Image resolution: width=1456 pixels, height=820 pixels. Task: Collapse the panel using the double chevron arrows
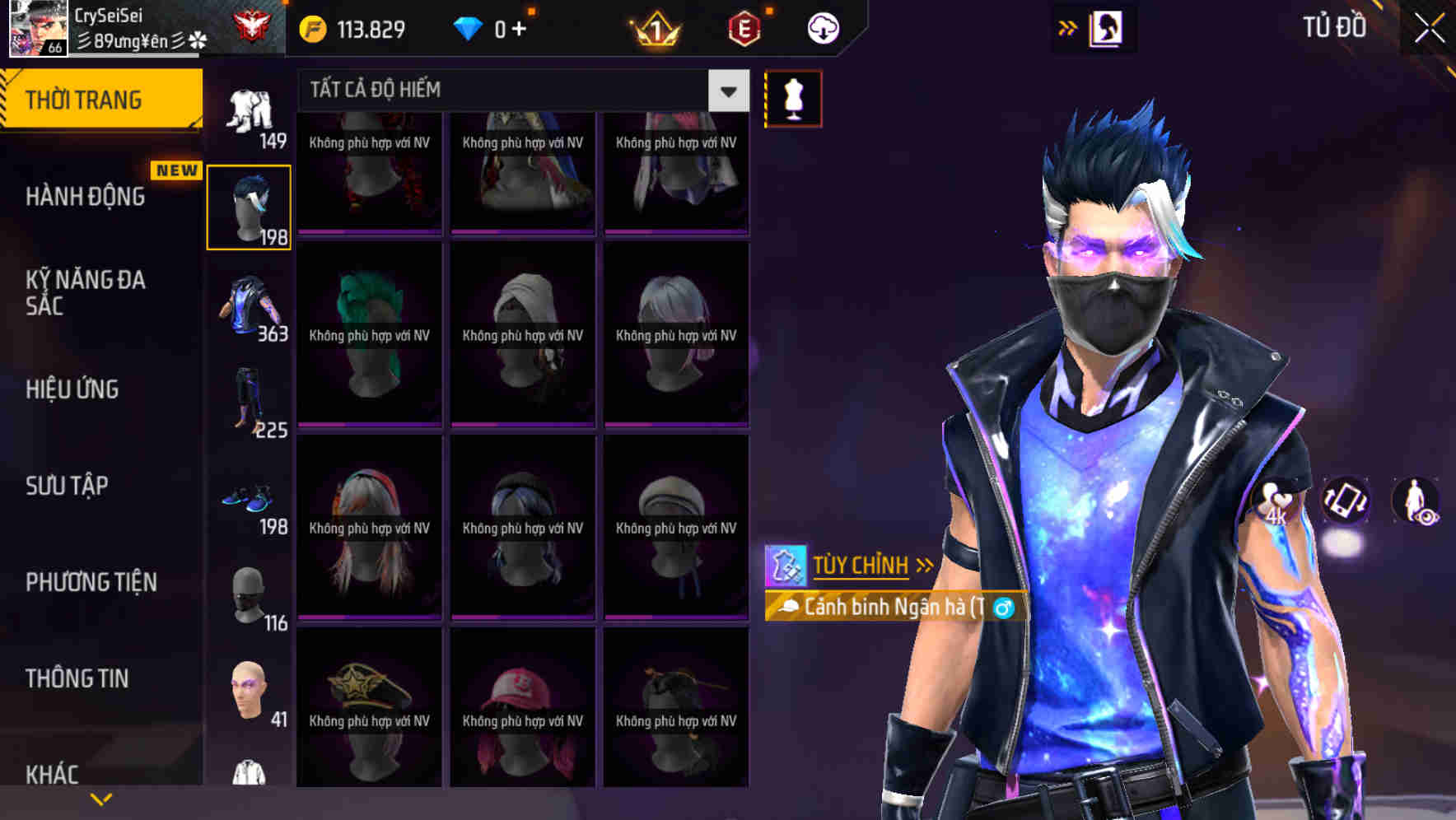pyautogui.click(x=1066, y=26)
